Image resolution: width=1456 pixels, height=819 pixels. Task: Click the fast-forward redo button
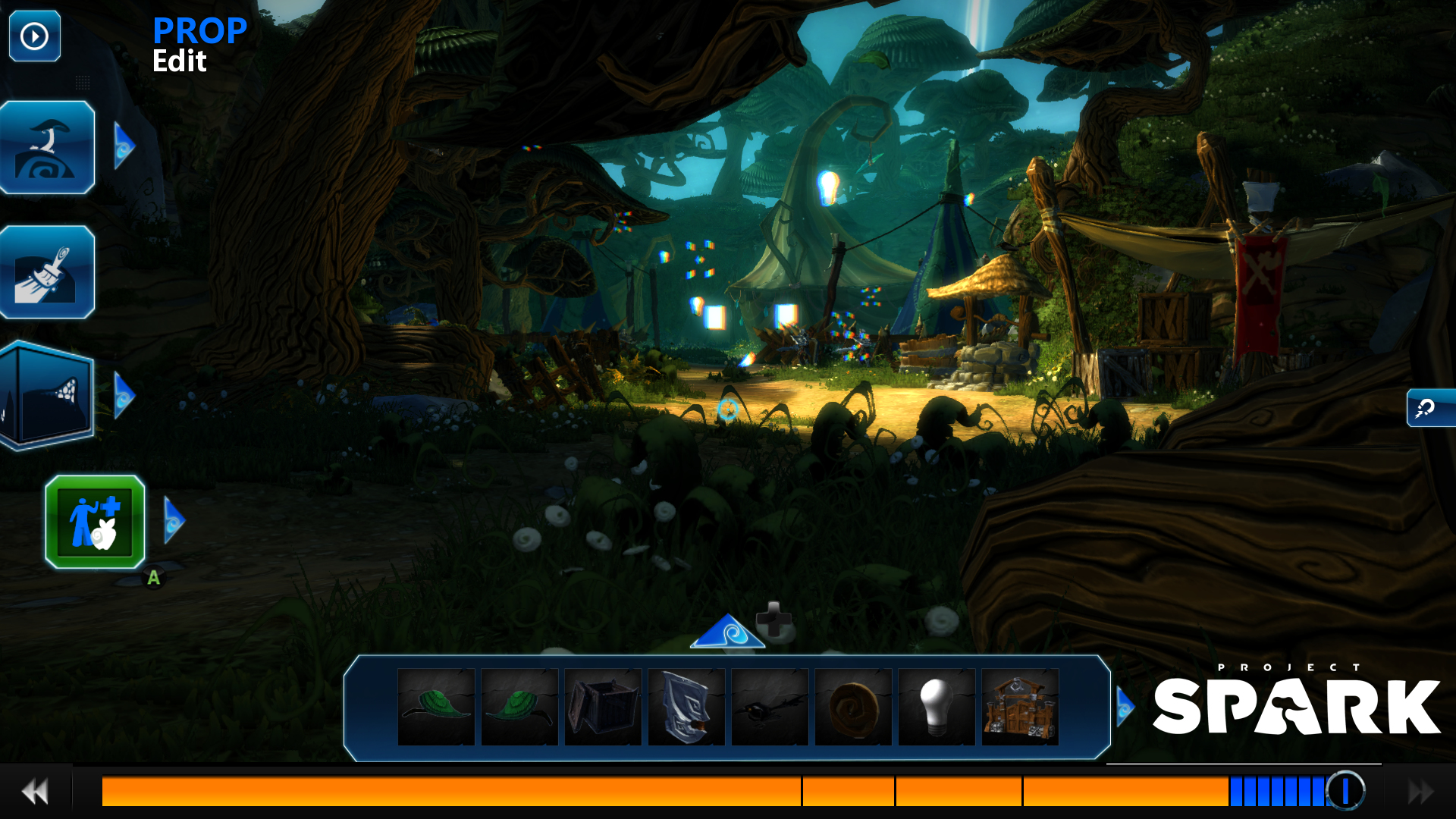click(x=1420, y=792)
